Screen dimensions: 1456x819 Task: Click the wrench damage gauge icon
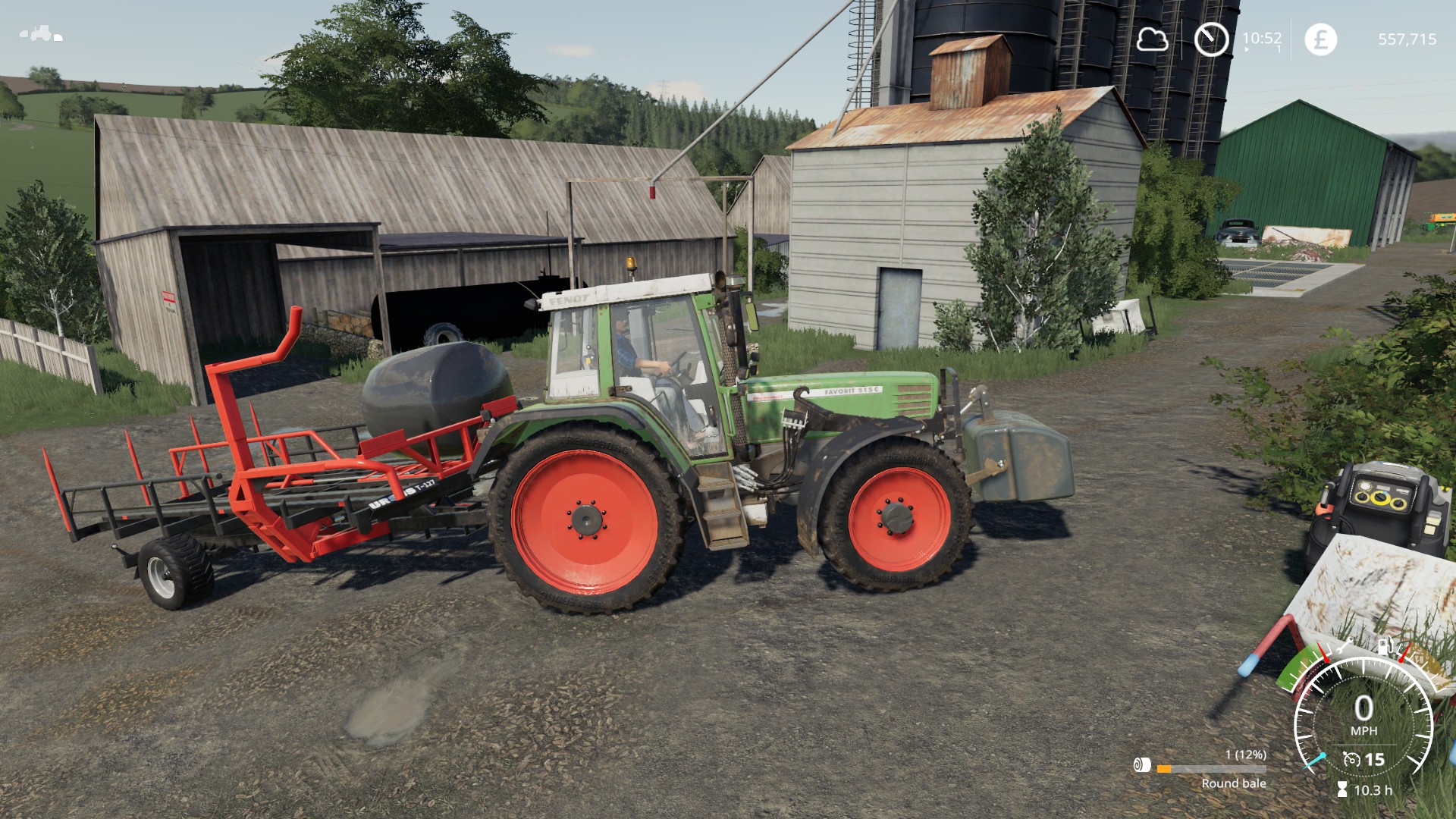pos(1347,647)
